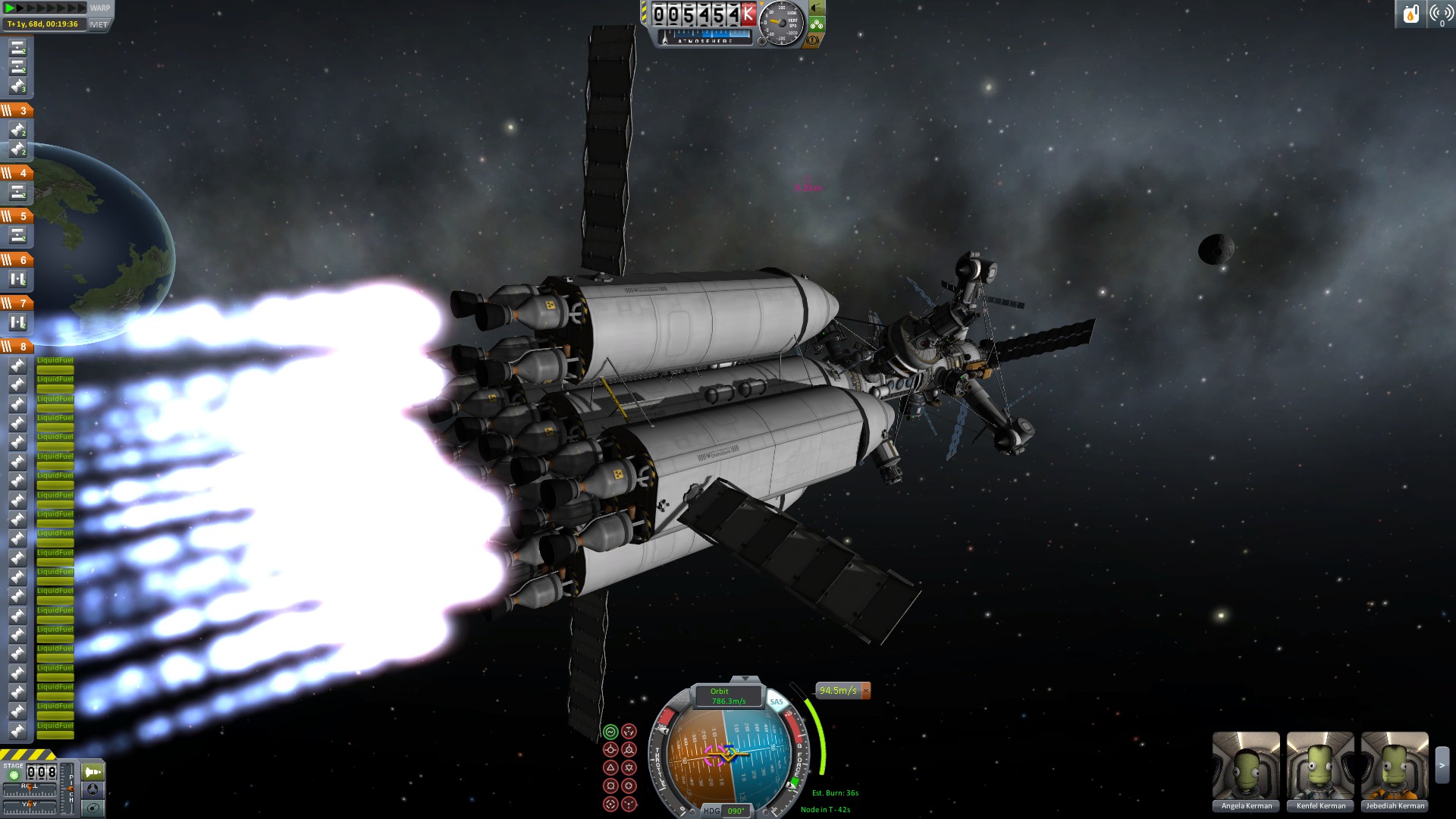Image resolution: width=1456 pixels, height=819 pixels.
Task: Expand crew portraits with the arrow tab
Action: 1442,766
